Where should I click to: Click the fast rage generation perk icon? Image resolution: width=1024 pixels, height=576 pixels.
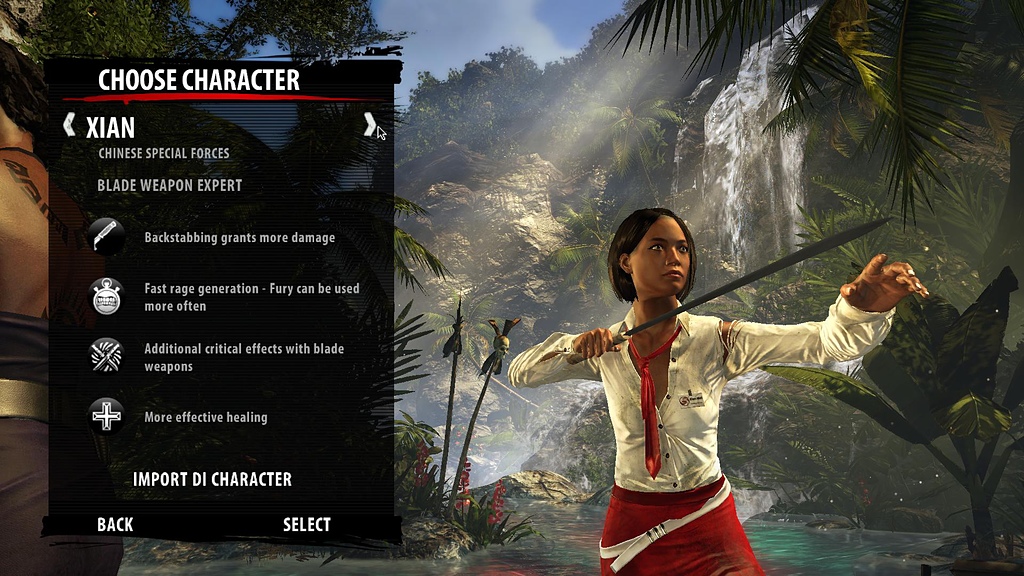[107, 297]
